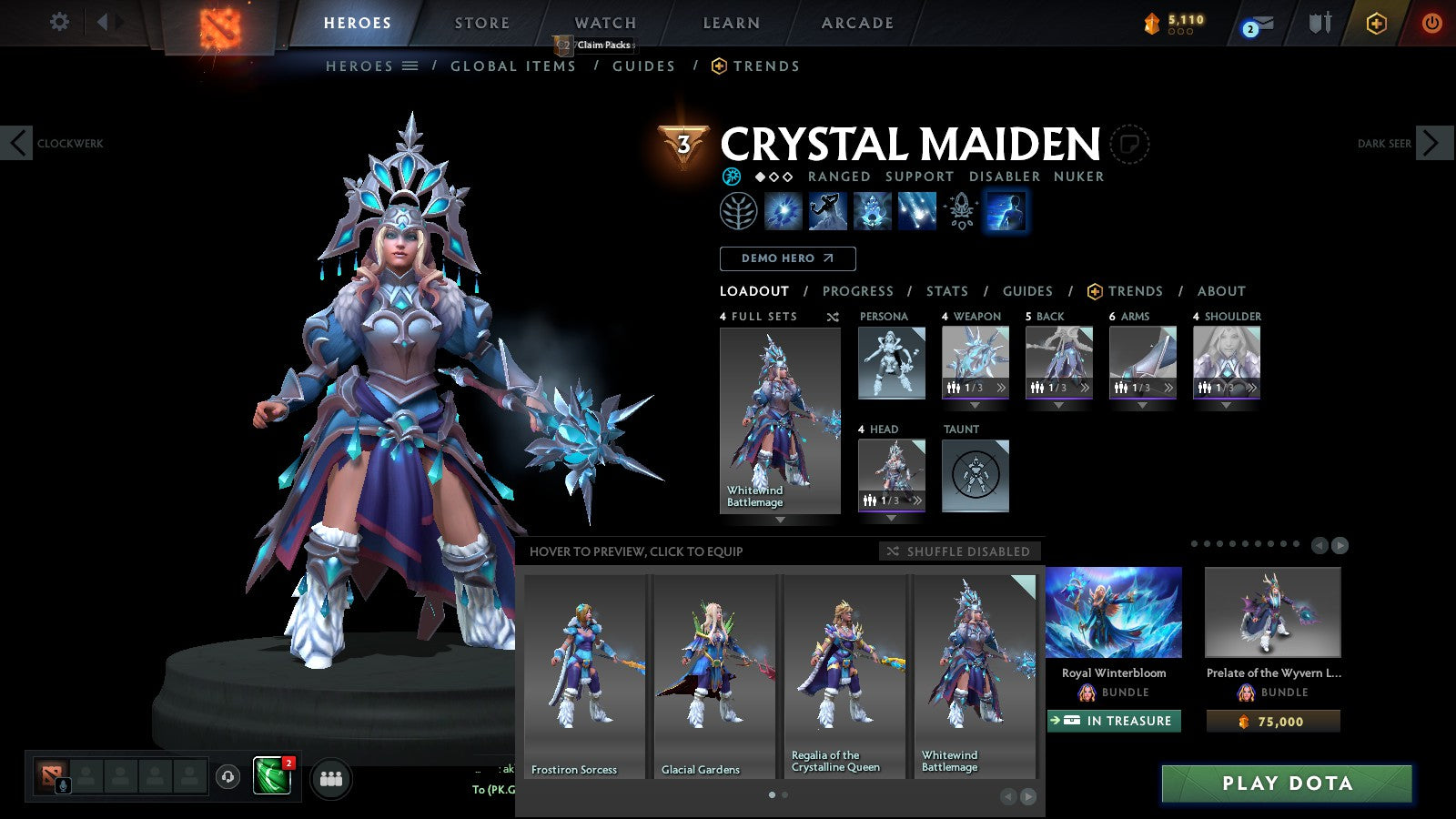Switch to the Watch section
This screenshot has height=819, width=1456.
(x=605, y=23)
